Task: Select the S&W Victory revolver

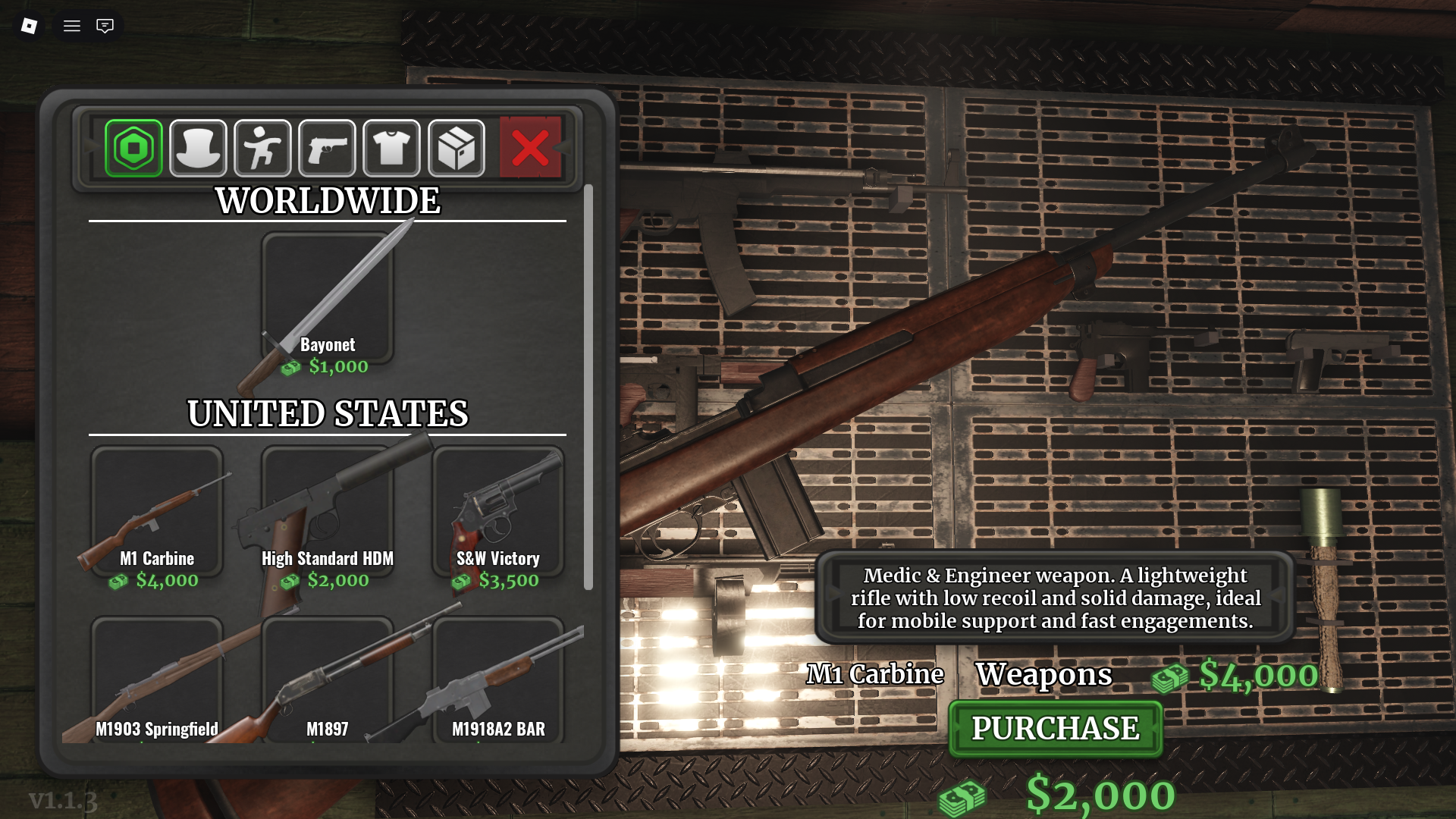Action: pyautogui.click(x=497, y=512)
